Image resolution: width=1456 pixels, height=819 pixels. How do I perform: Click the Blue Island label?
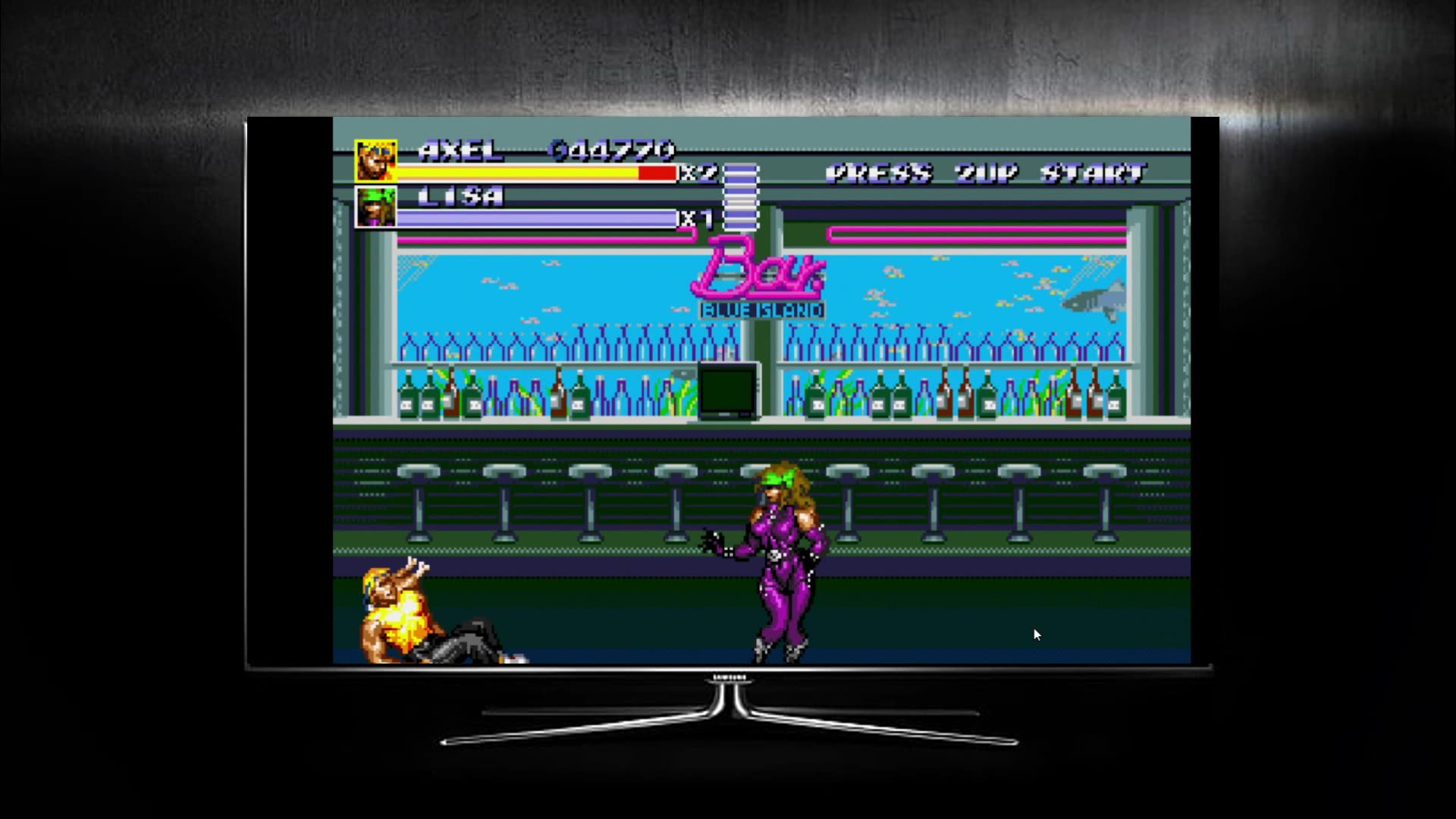point(762,309)
